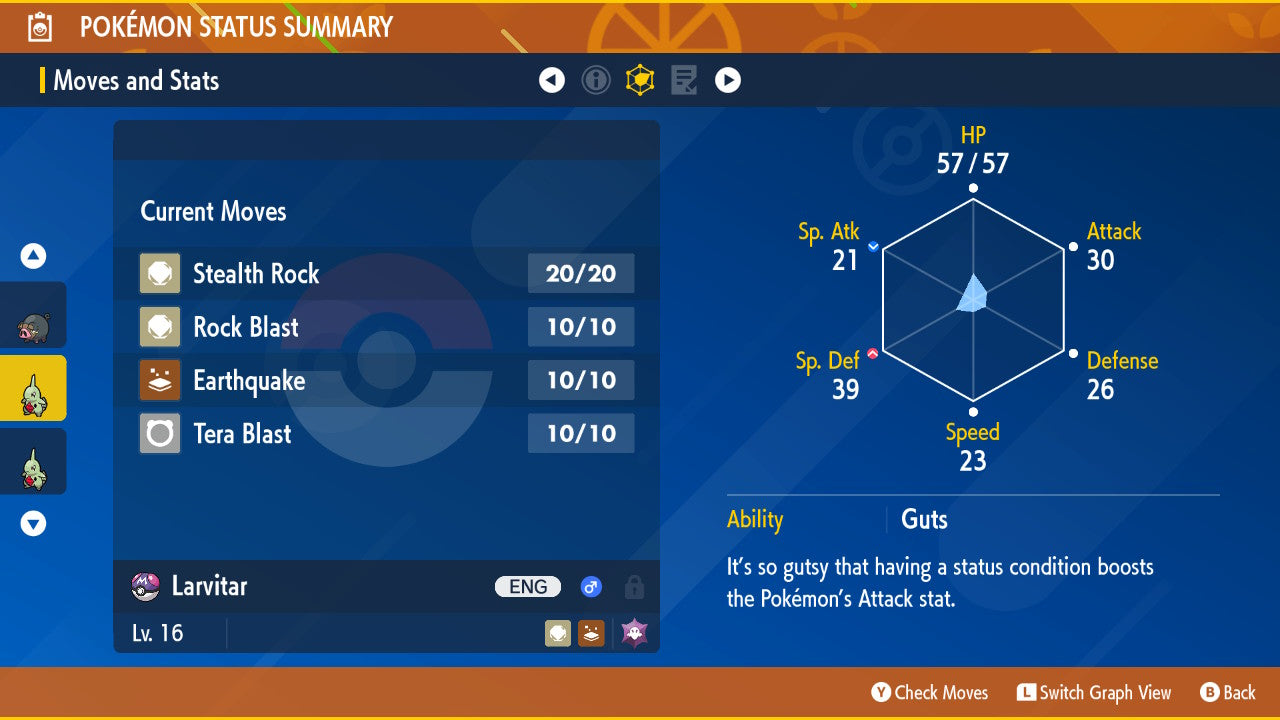Image resolution: width=1280 pixels, height=720 pixels.
Task: Switch to the info page tab
Action: coord(596,80)
